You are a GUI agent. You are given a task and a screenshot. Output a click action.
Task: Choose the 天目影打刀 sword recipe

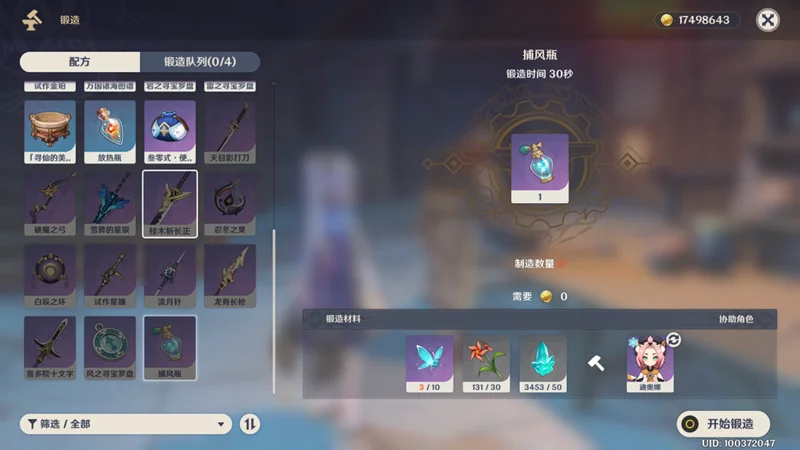click(230, 130)
